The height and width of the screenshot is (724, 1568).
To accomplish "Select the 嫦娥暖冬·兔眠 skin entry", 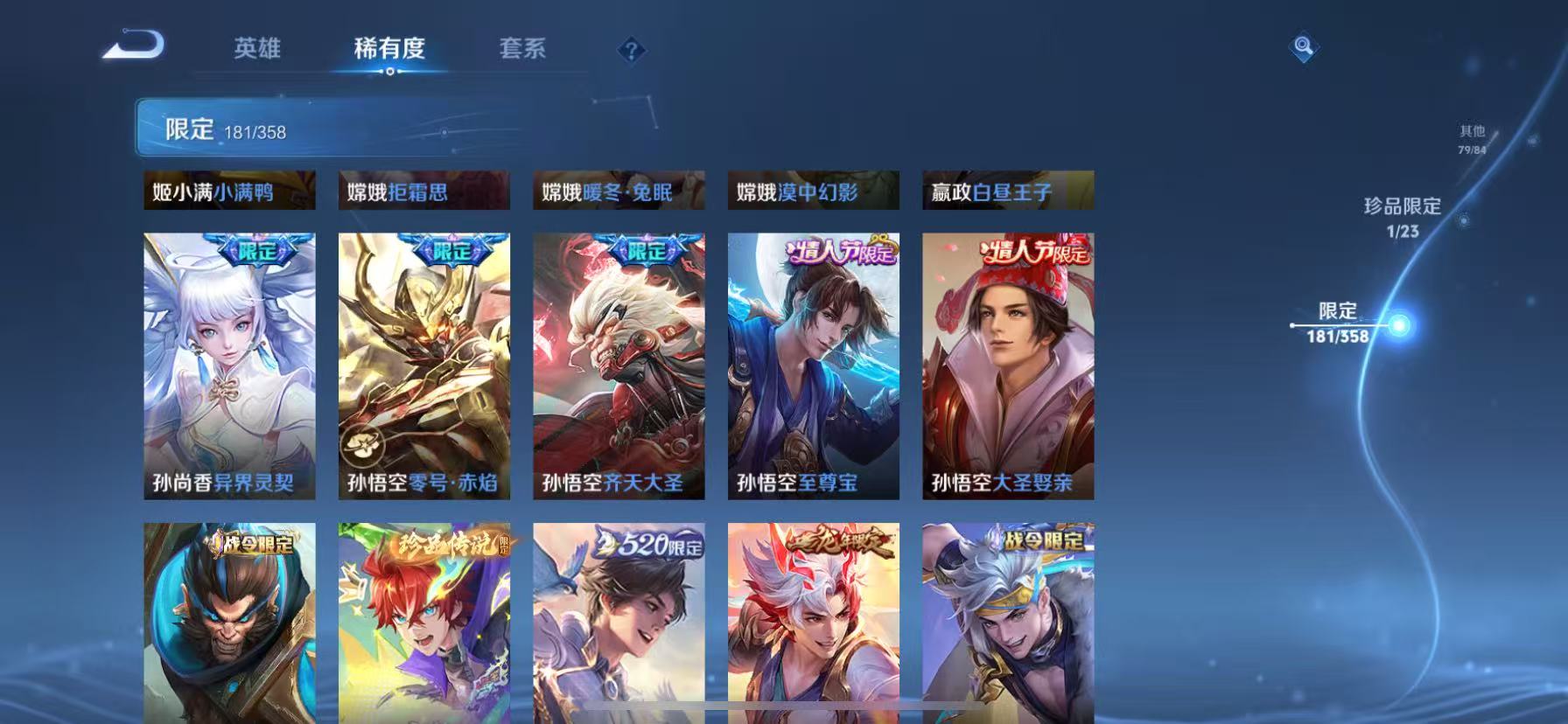I will [x=618, y=191].
